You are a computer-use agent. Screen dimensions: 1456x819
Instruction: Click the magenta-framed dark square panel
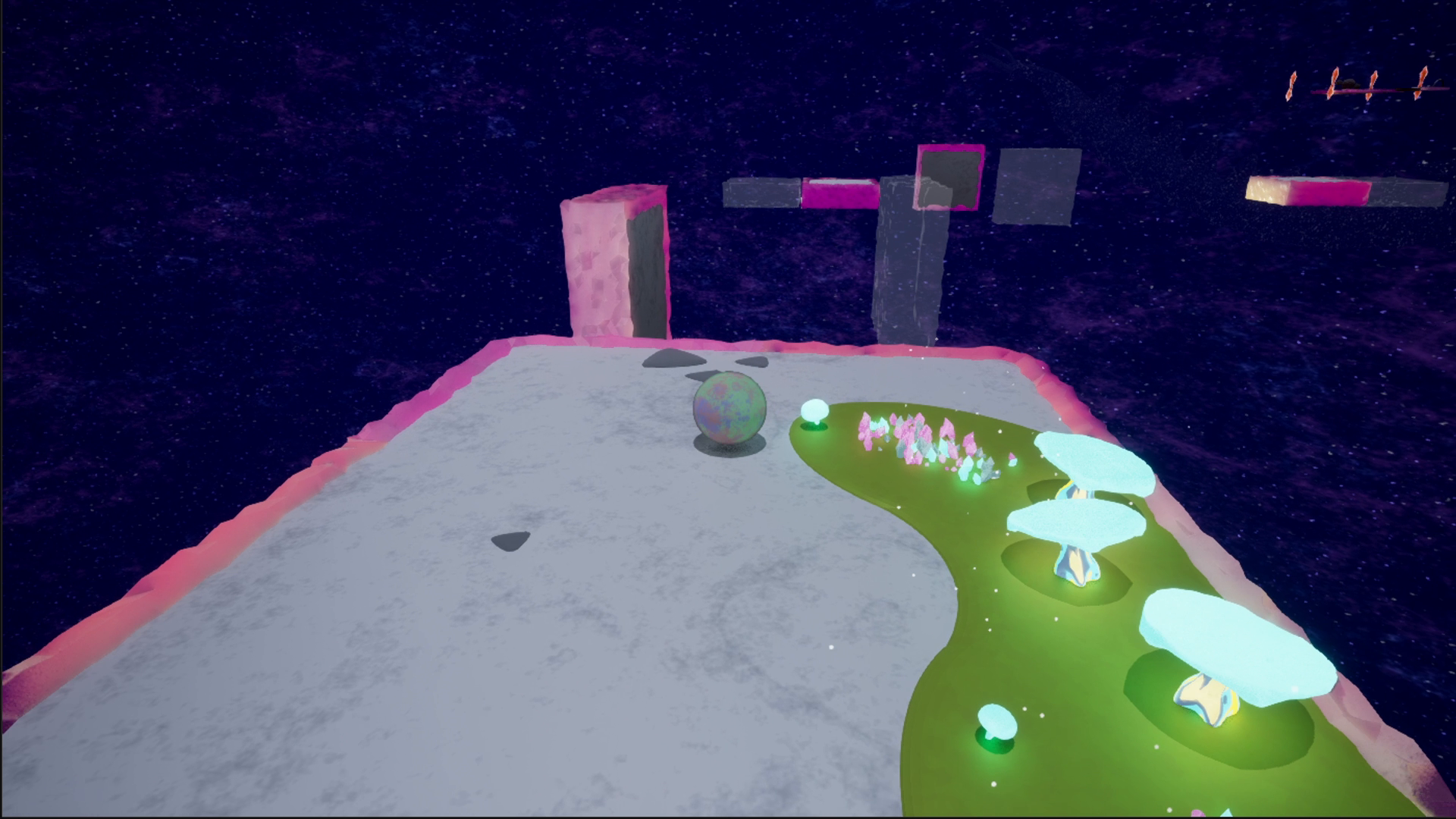pos(949,177)
